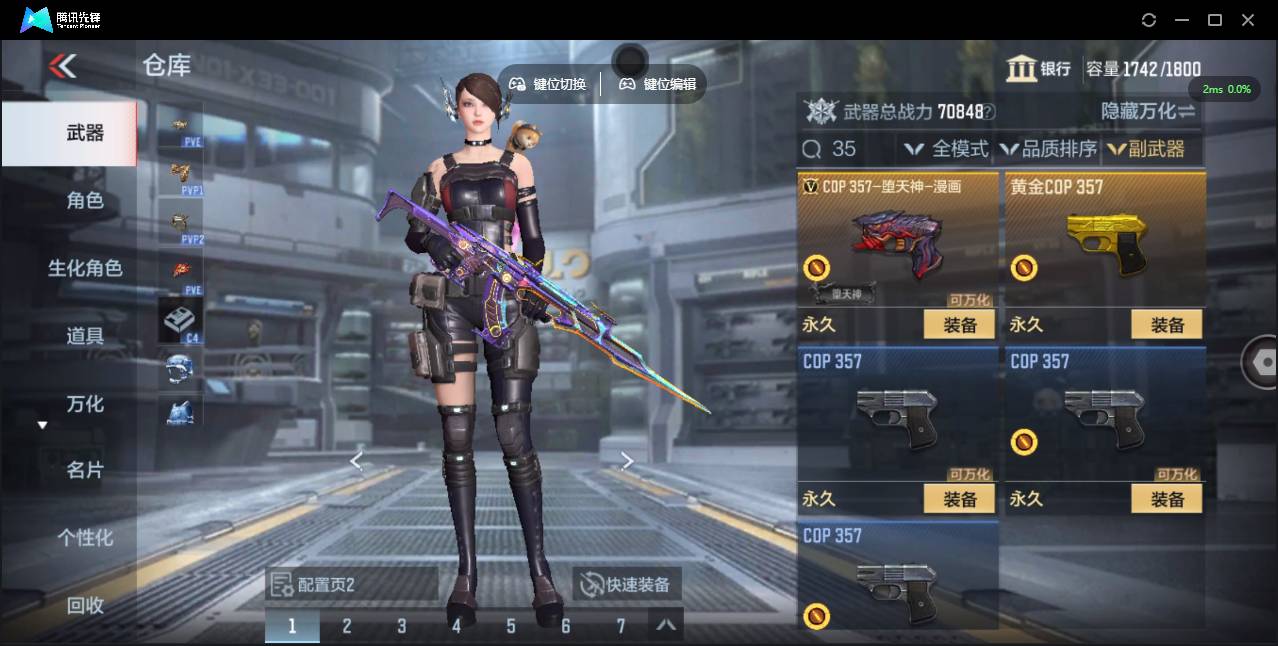Equip the 黄金COP 357 pistol
Image resolution: width=1278 pixels, height=646 pixels.
tap(1166, 325)
